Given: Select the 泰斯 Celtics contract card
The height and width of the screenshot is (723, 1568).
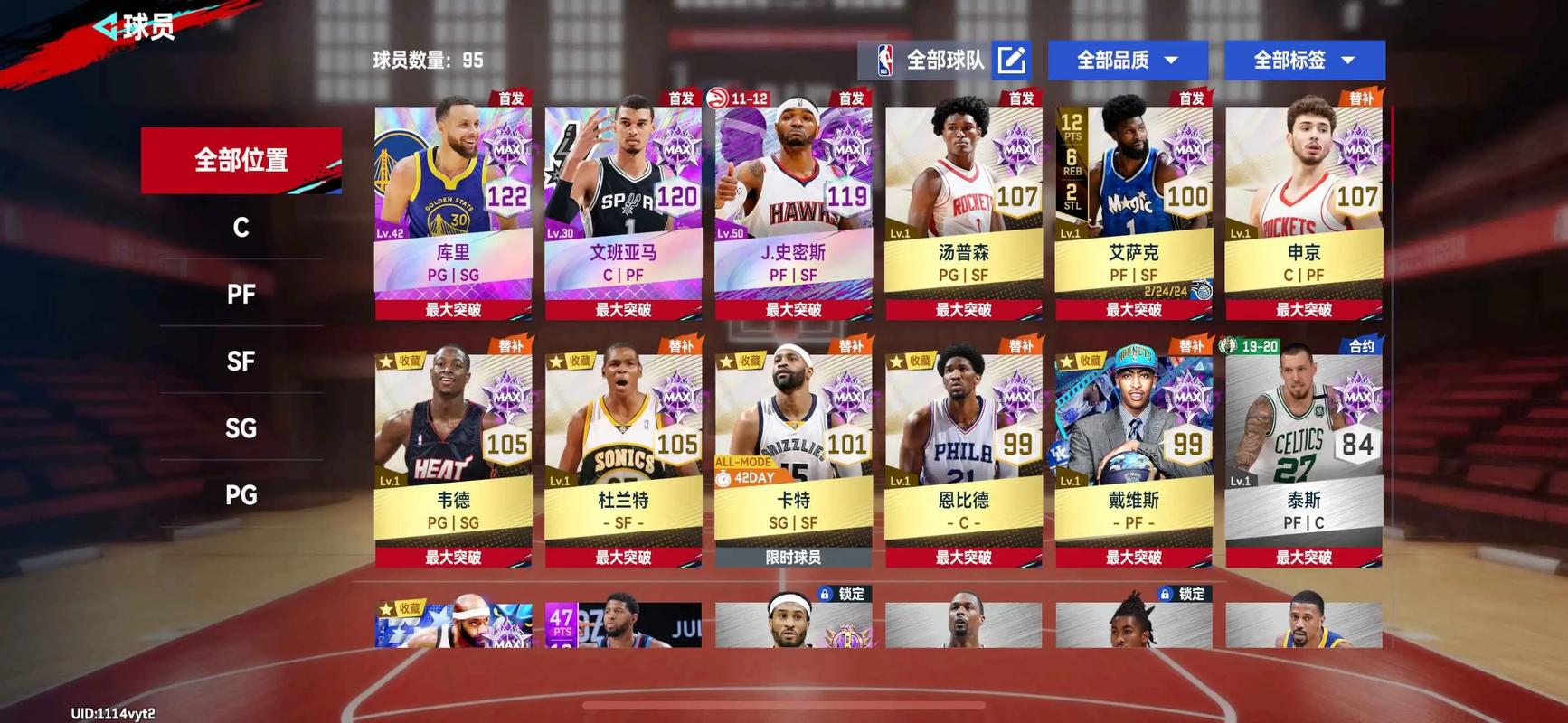Looking at the screenshot, I should [x=1303, y=455].
